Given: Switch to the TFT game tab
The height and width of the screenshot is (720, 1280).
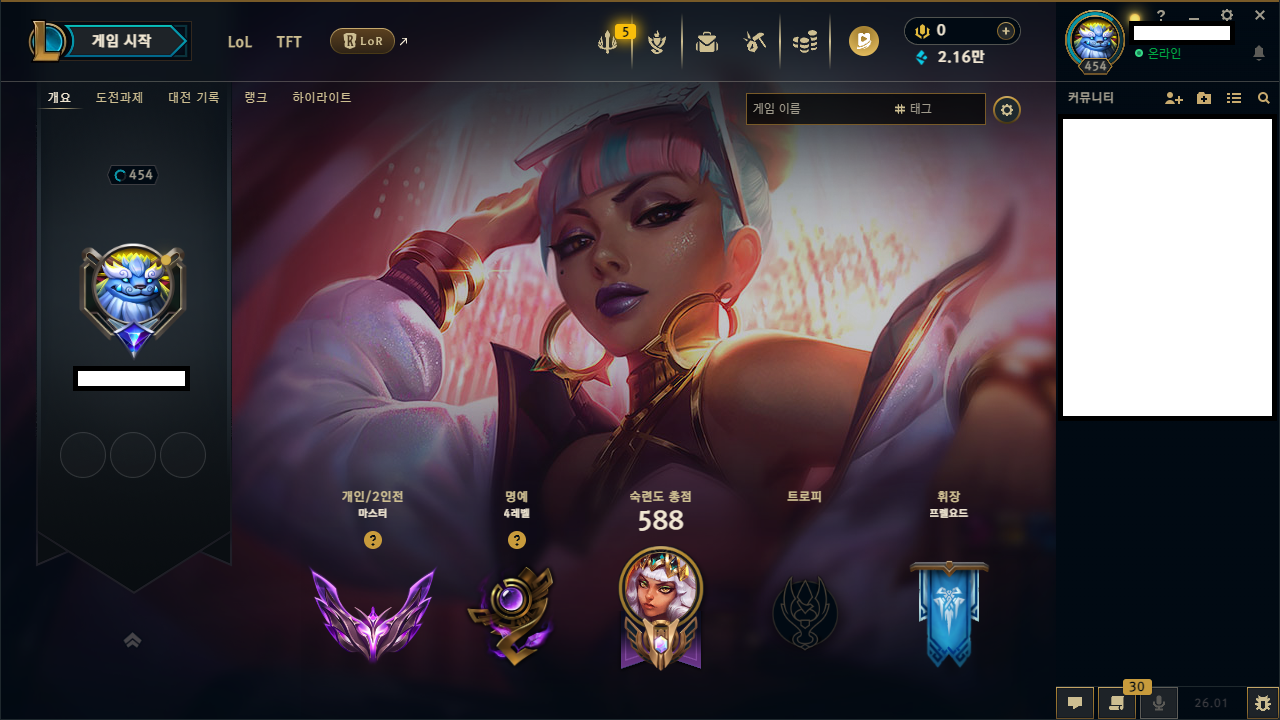Looking at the screenshot, I should pos(289,42).
